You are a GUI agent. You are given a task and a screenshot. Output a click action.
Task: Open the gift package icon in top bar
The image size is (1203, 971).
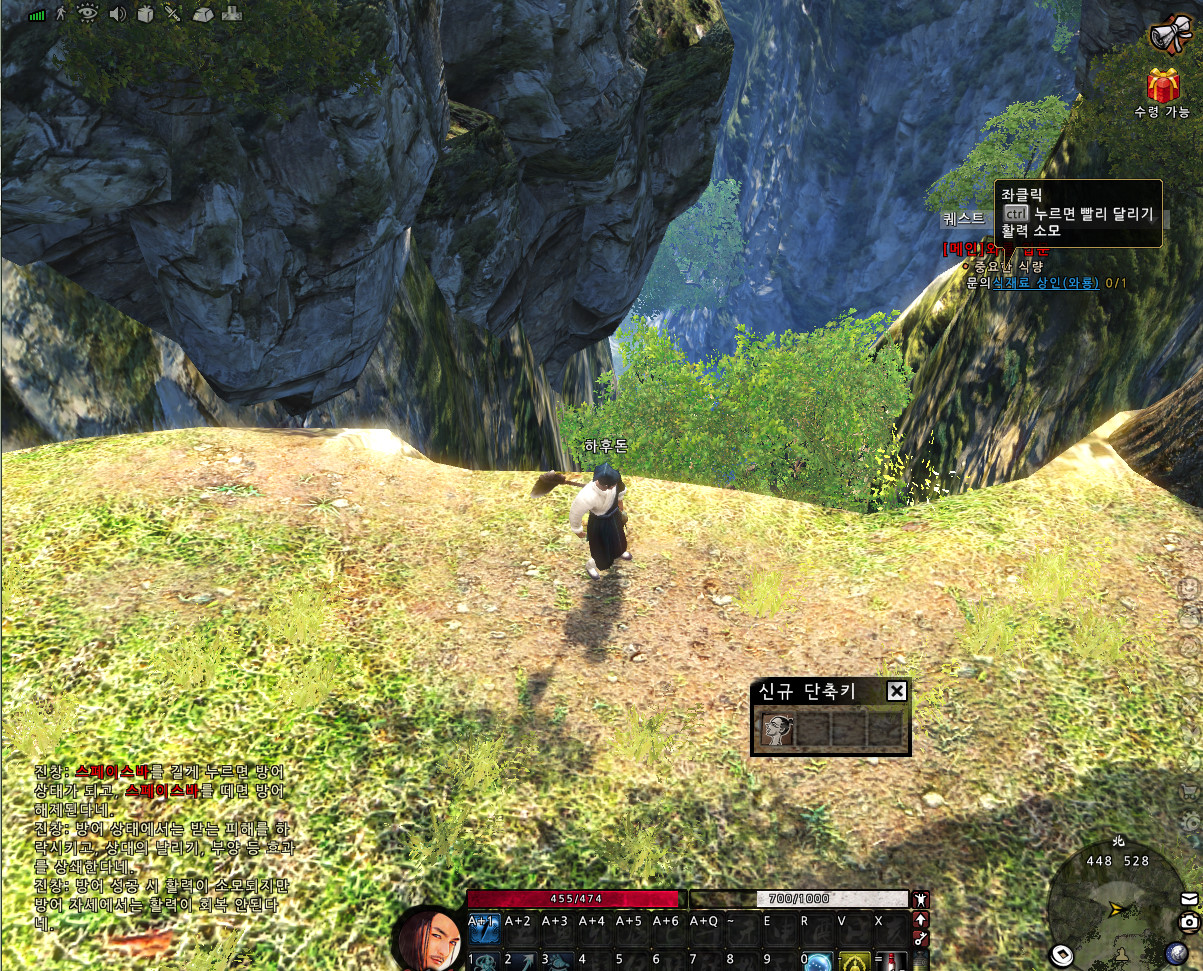point(145,14)
